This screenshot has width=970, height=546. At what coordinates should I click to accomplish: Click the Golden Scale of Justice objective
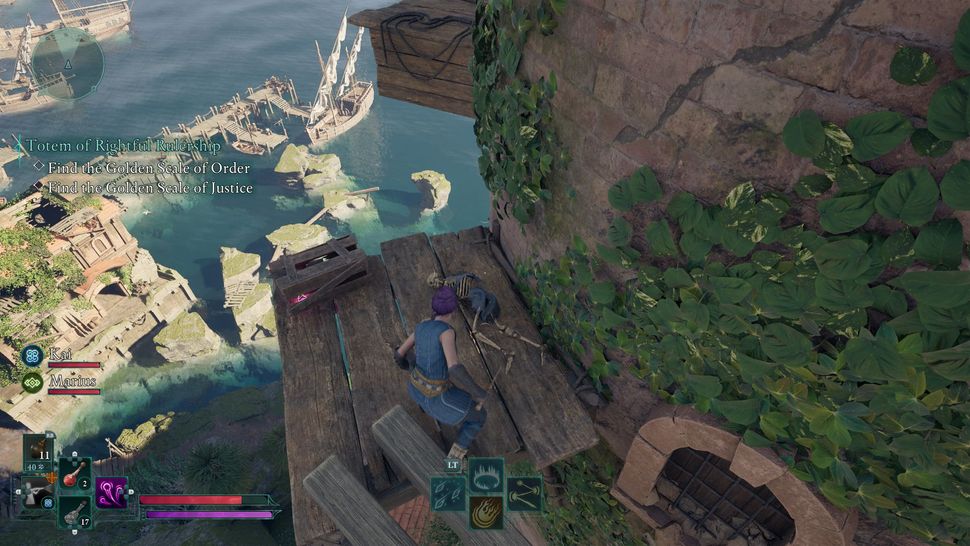click(x=150, y=187)
